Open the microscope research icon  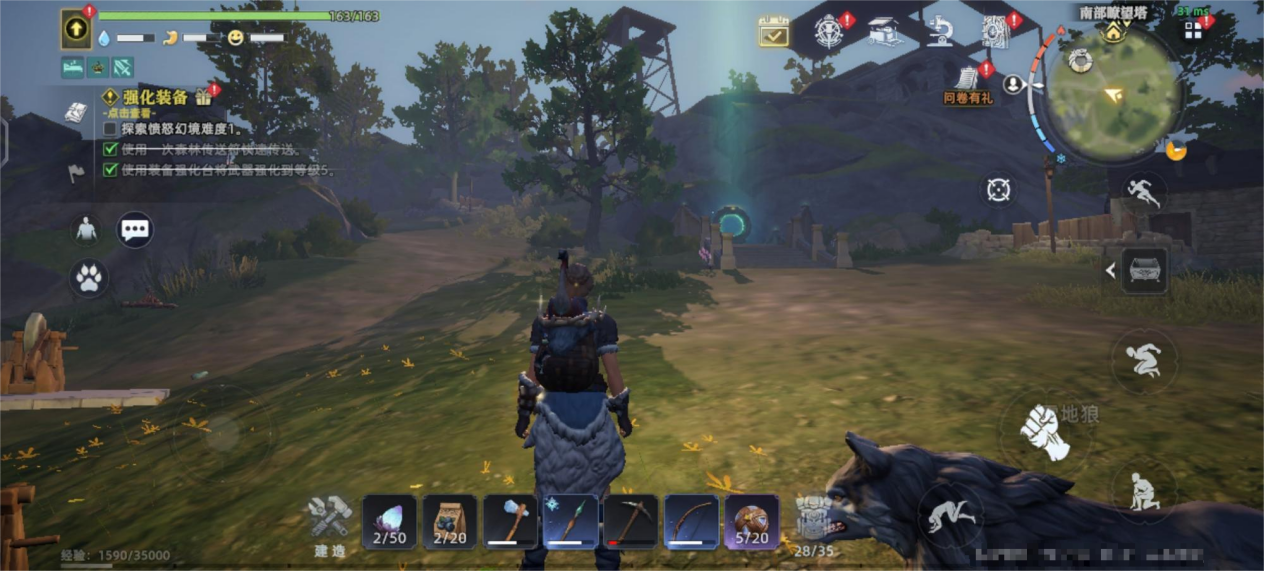939,32
